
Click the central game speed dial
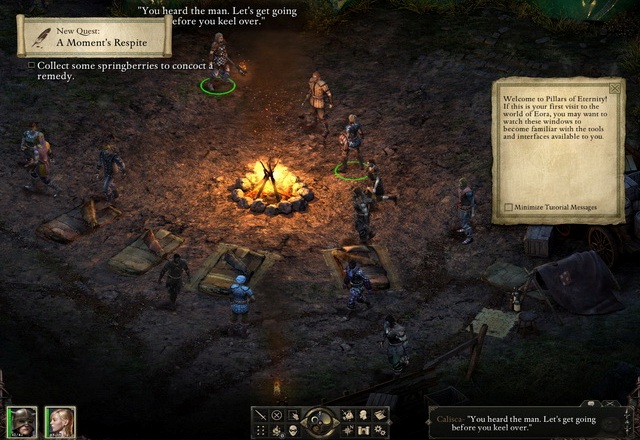coord(320,422)
